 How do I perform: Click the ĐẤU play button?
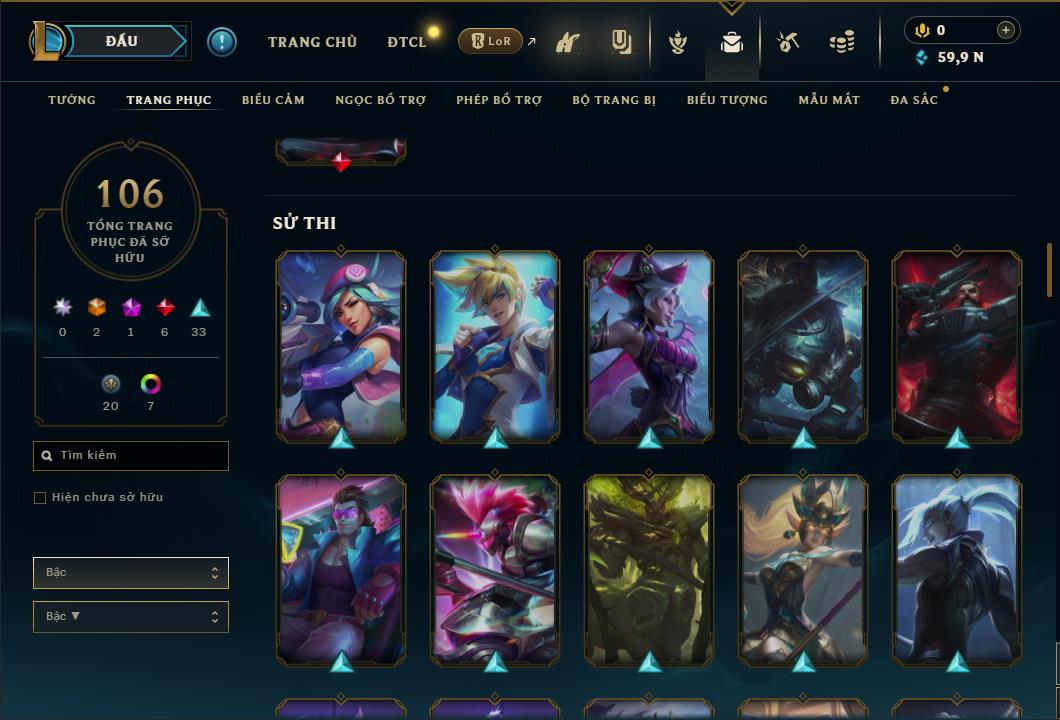[122, 41]
